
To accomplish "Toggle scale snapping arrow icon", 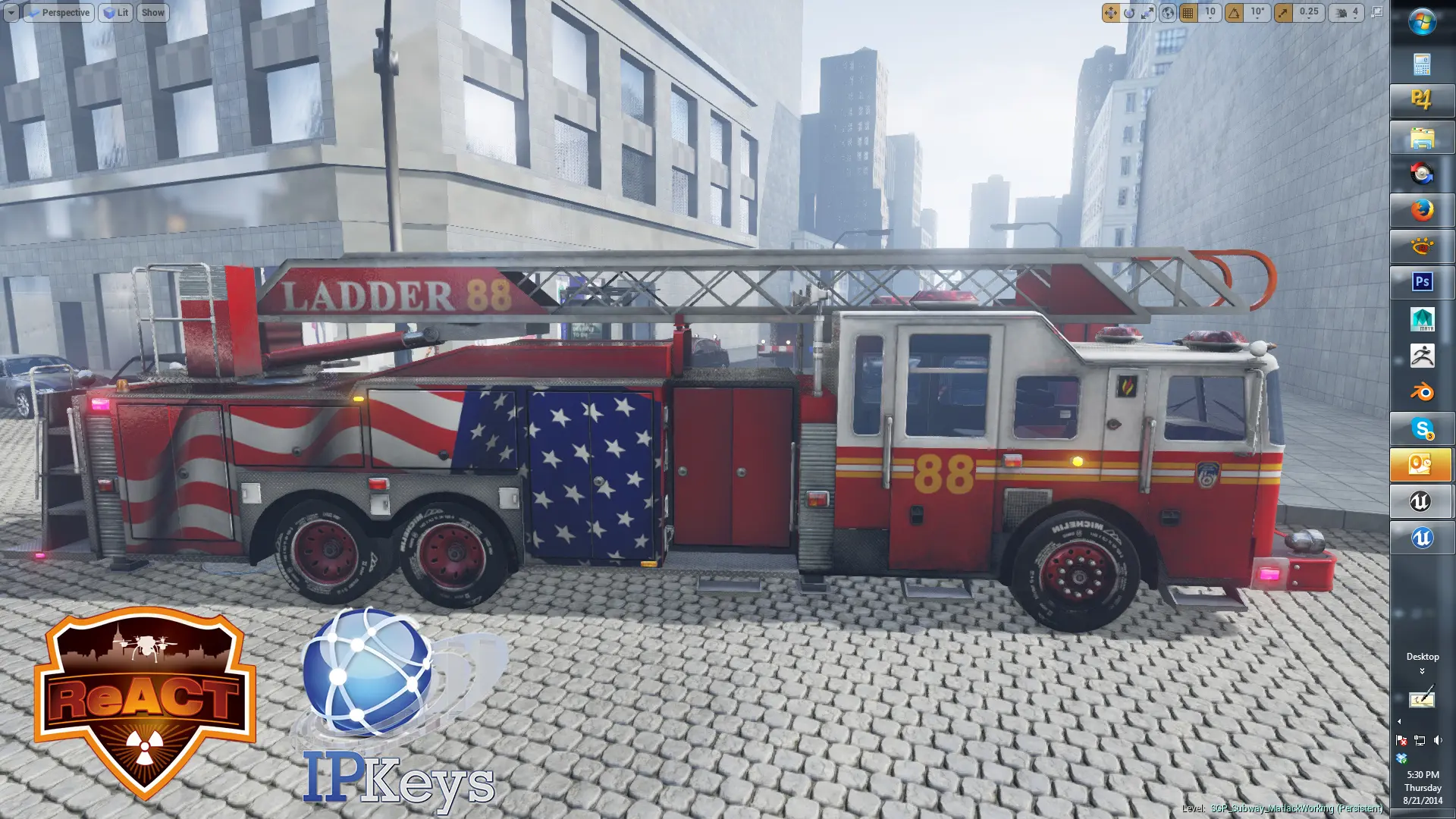I will 1283,13.
